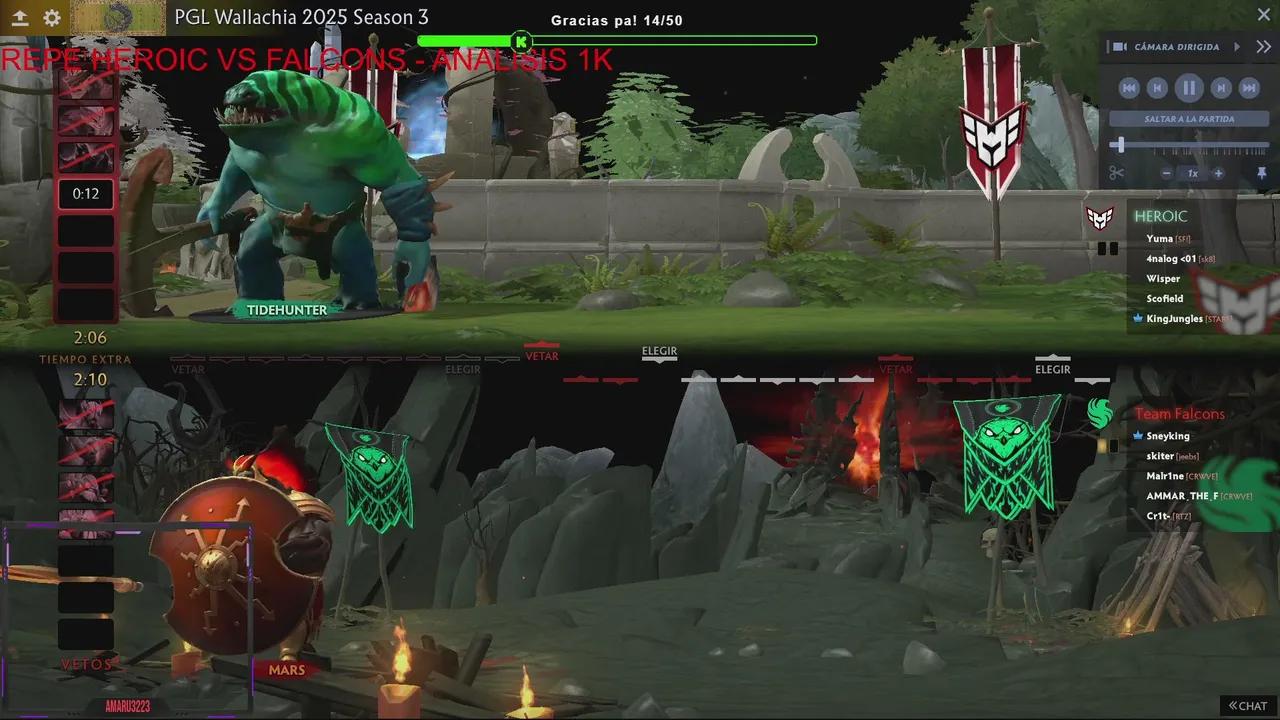Step back using the previous frame control
The image size is (1280, 720).
[1159, 88]
